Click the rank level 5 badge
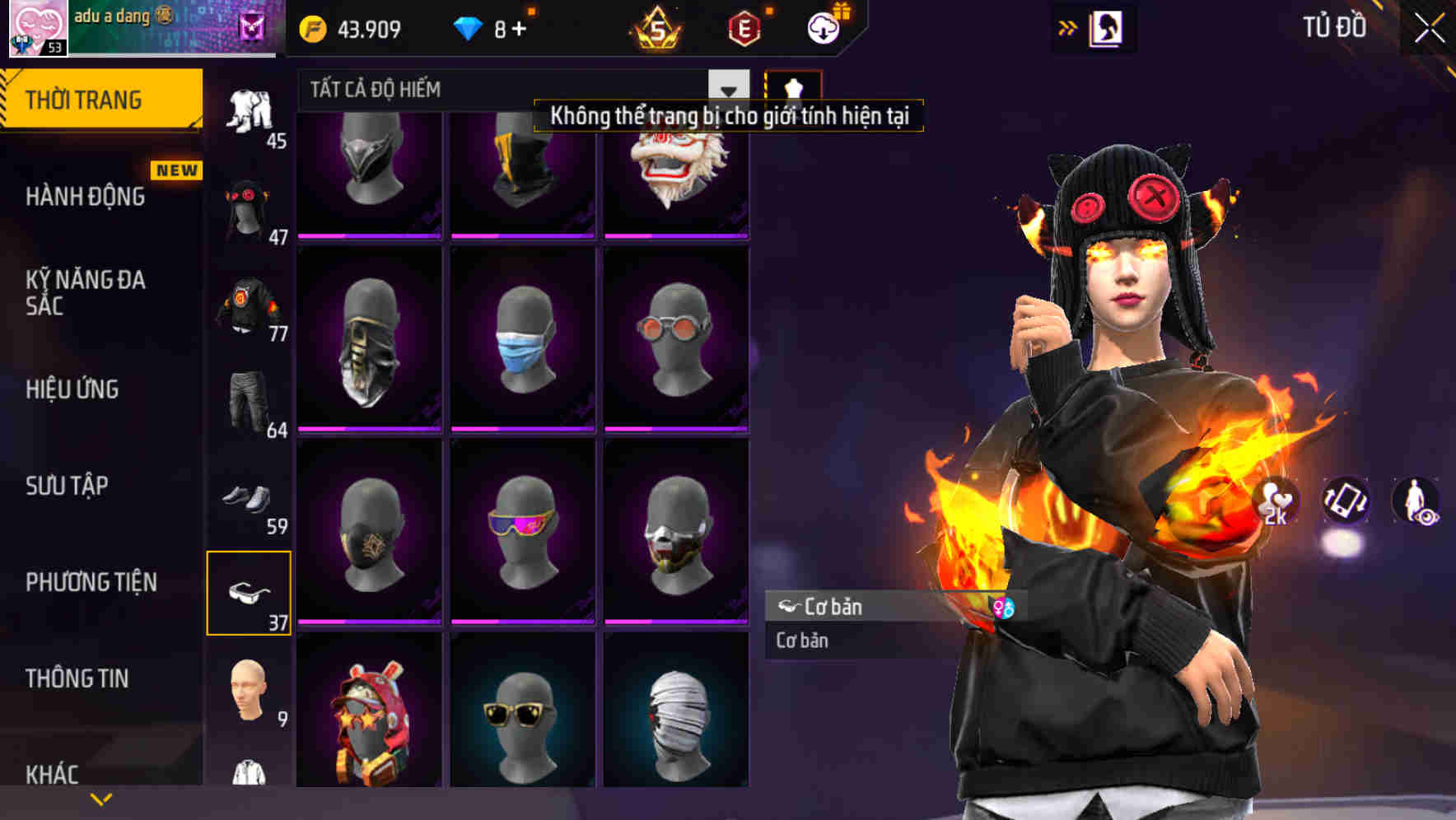 (659, 30)
